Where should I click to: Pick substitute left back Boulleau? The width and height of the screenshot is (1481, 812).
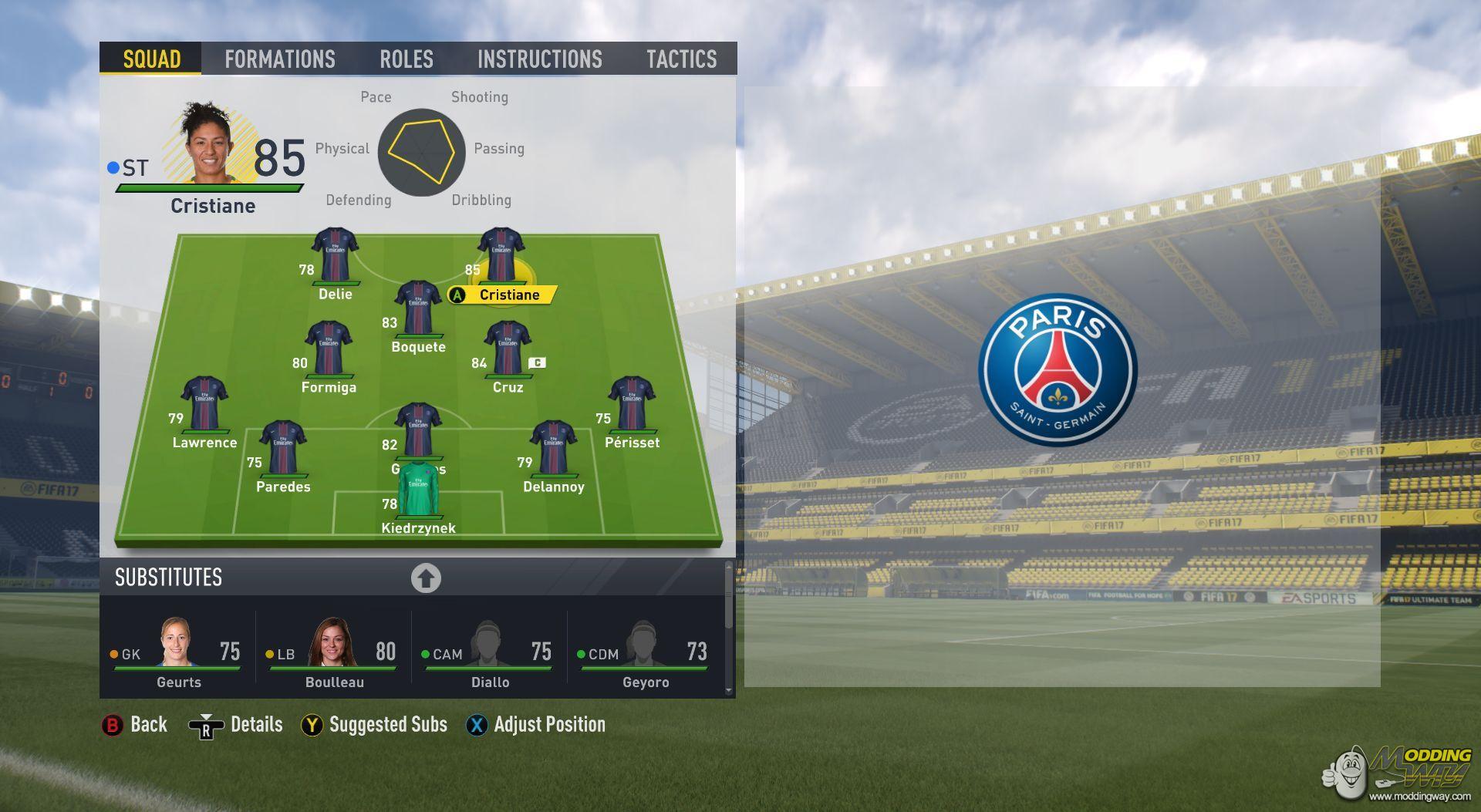coord(334,652)
